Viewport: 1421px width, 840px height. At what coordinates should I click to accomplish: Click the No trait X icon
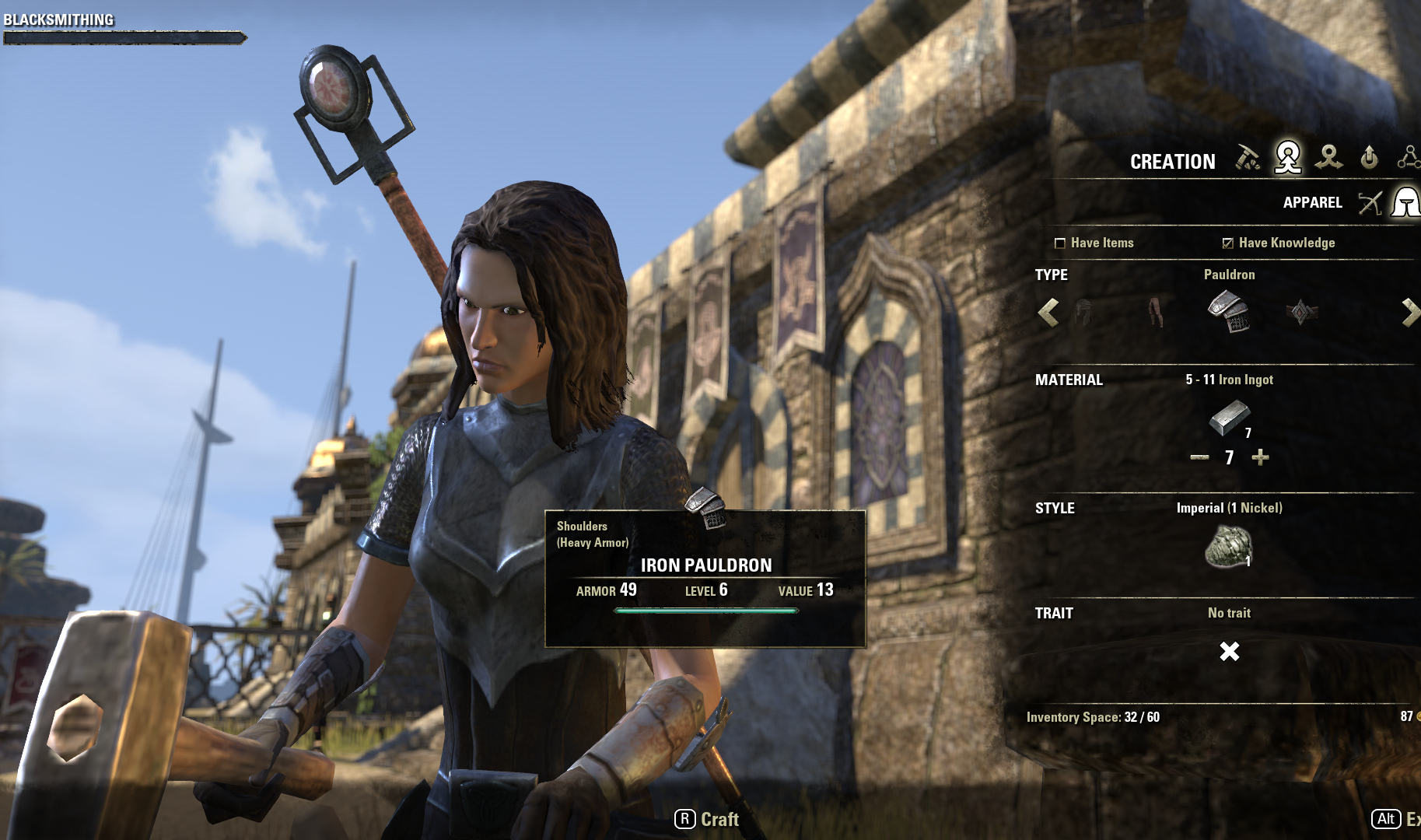coord(1230,651)
